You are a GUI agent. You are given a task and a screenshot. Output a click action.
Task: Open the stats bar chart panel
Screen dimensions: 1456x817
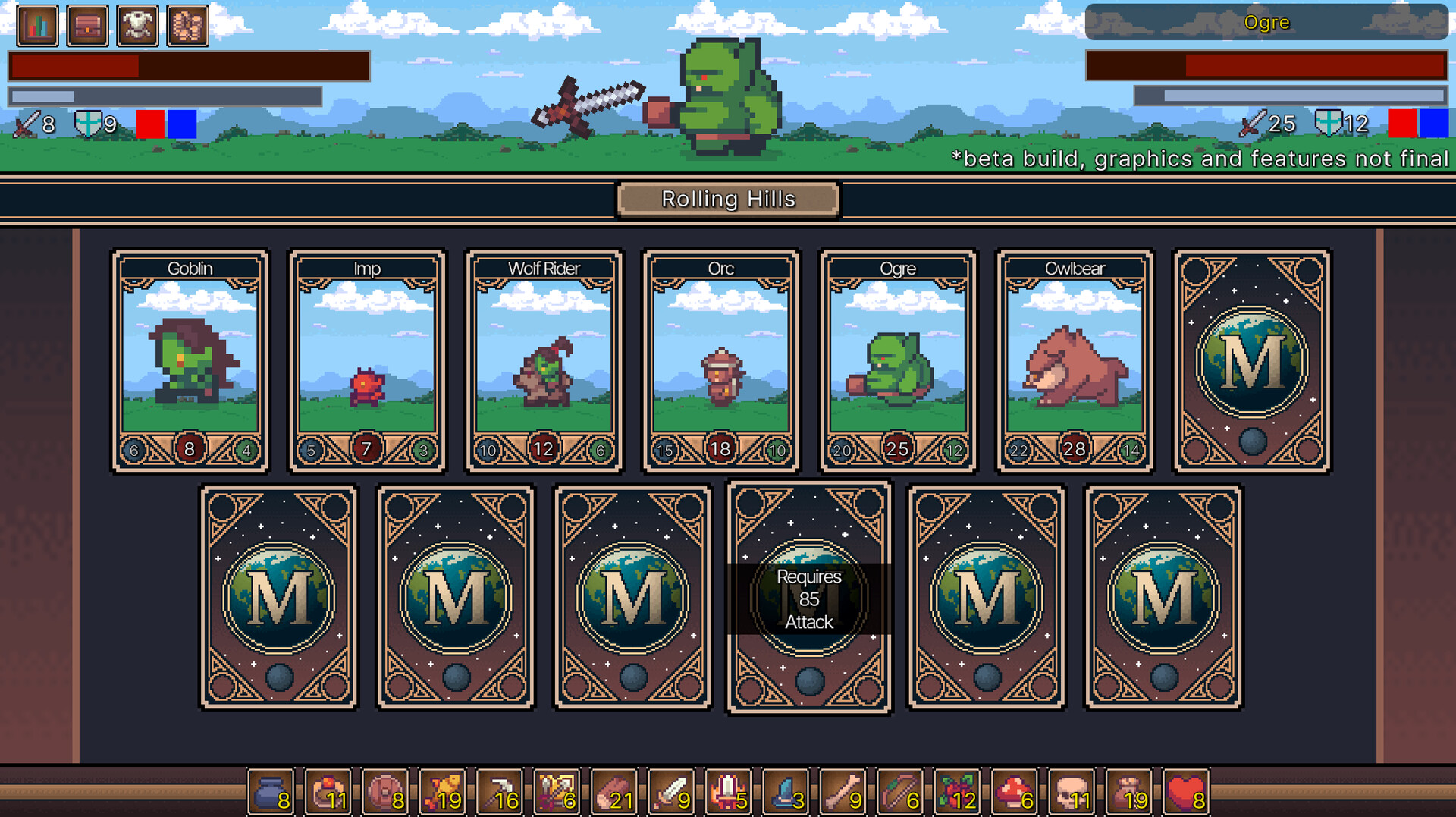tap(36, 25)
